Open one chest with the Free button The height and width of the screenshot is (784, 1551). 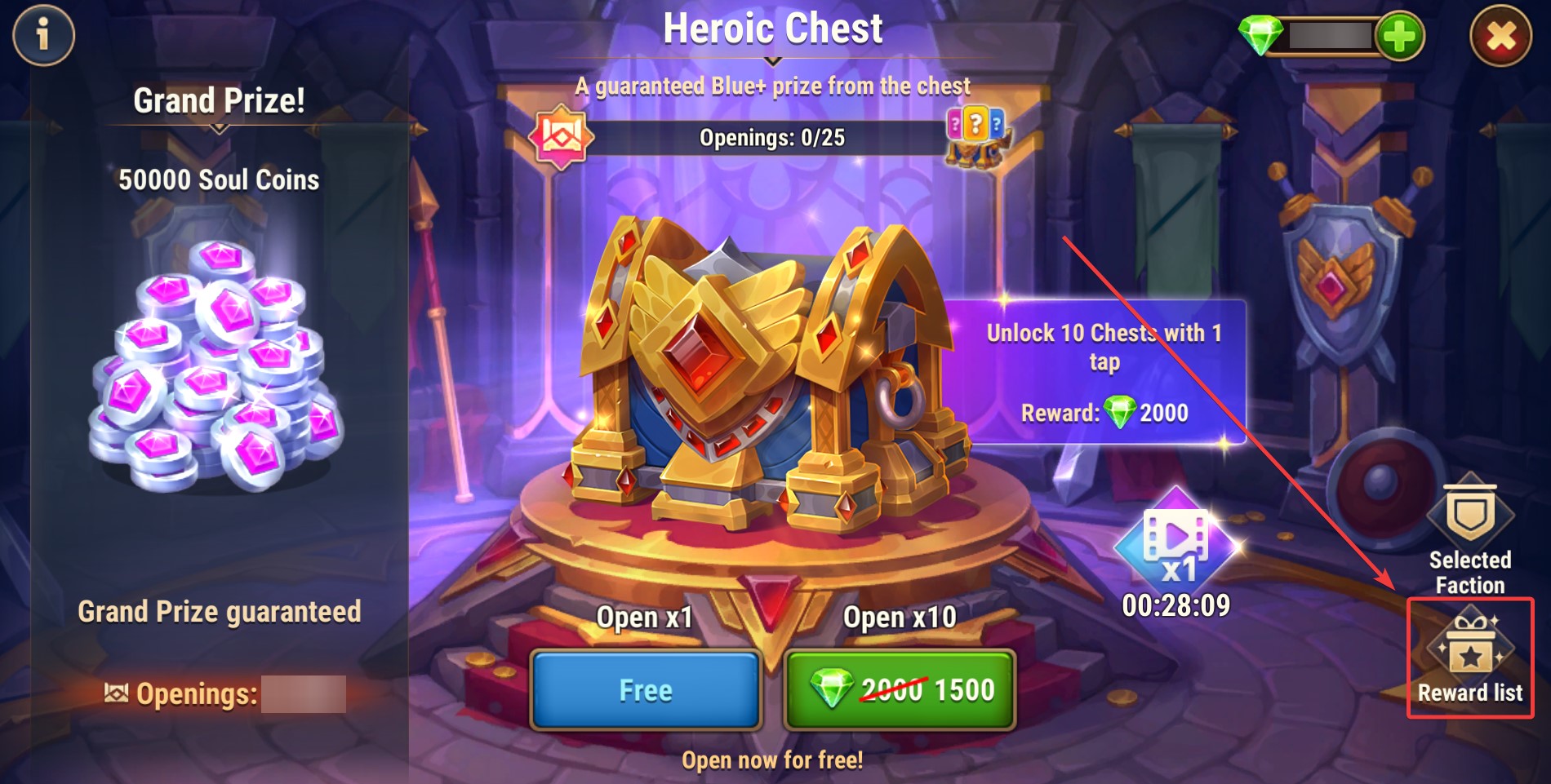point(646,690)
